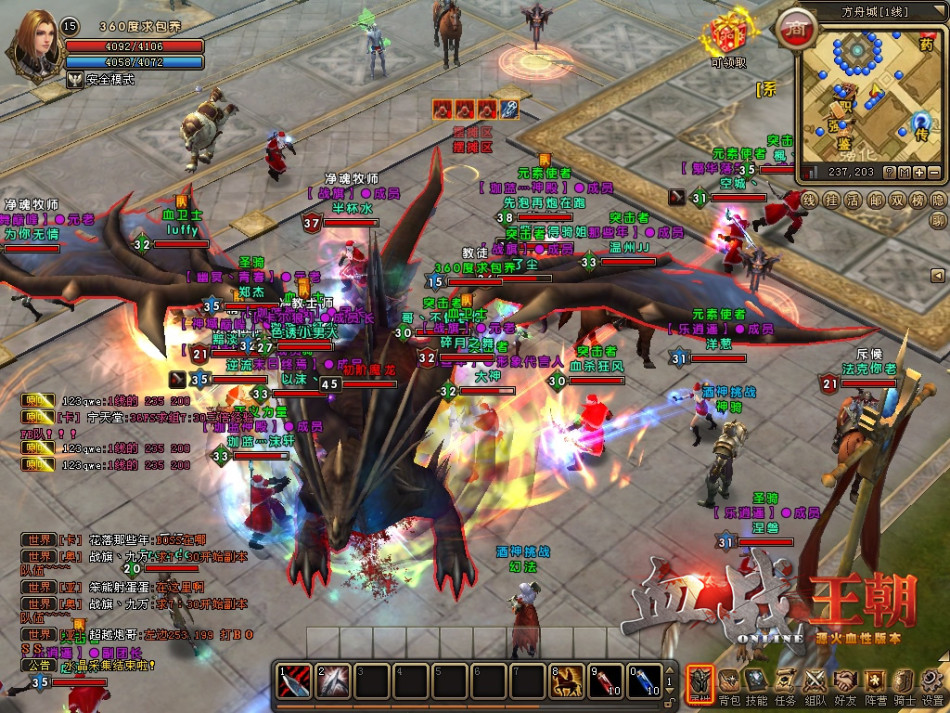Open the 榜 ranking button under the minimap

tap(916, 199)
